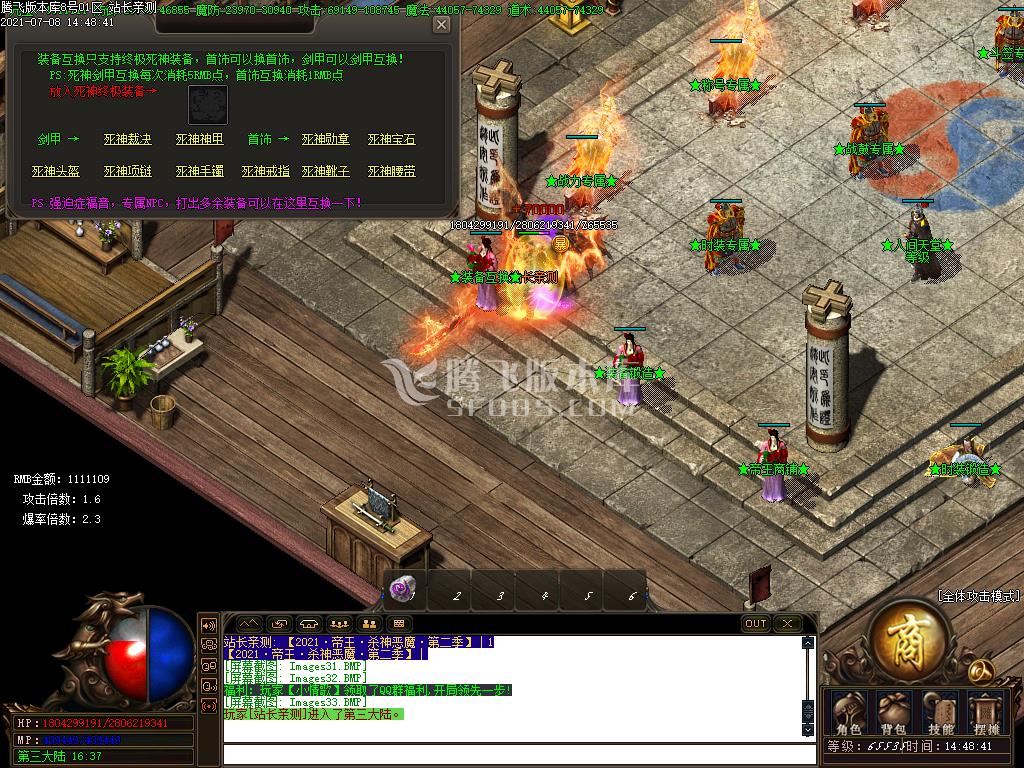The width and height of the screenshot is (1024, 768).
Task: Click the OUT button above chat
Action: pos(756,624)
